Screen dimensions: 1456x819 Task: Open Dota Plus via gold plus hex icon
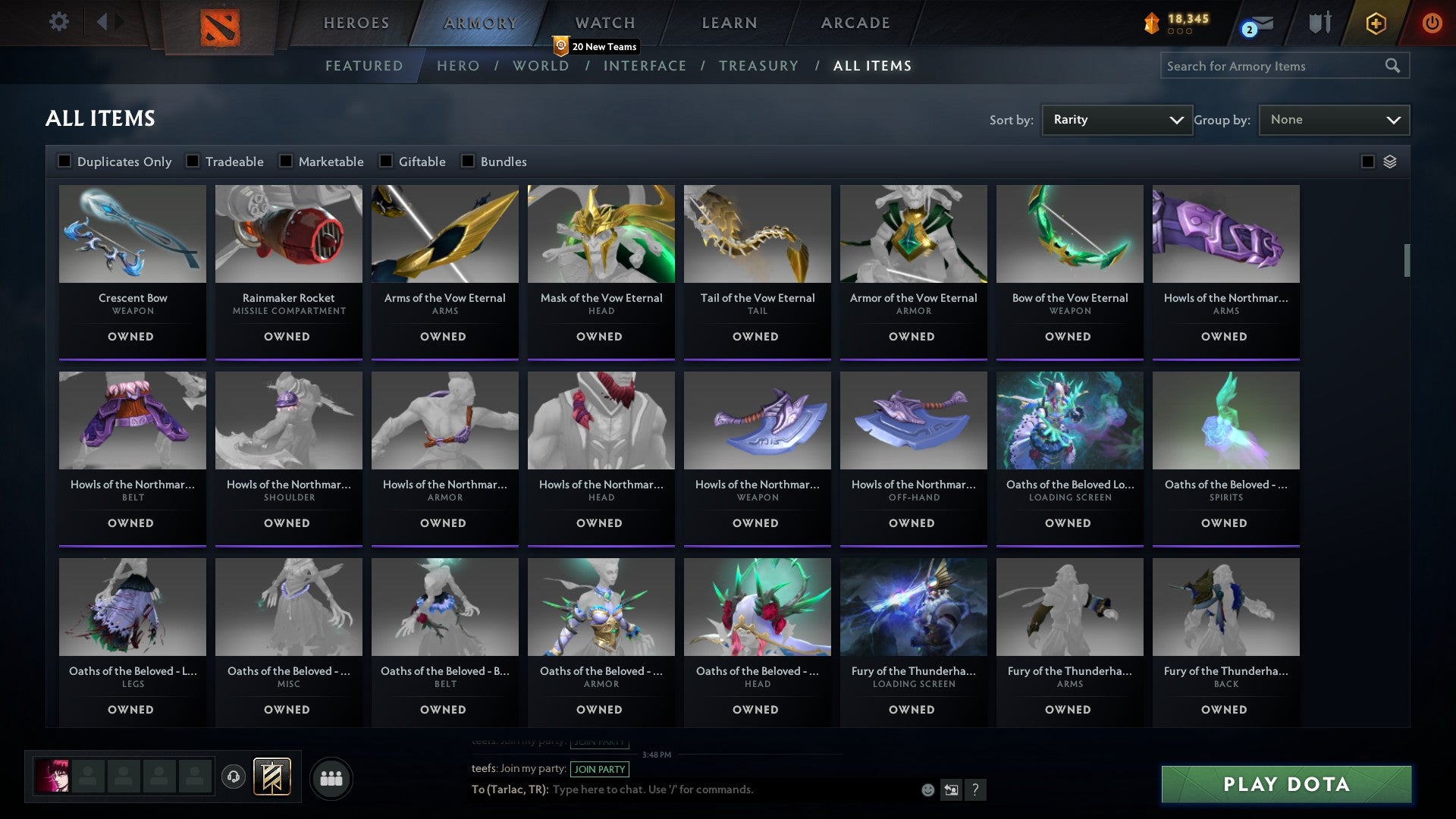point(1376,23)
